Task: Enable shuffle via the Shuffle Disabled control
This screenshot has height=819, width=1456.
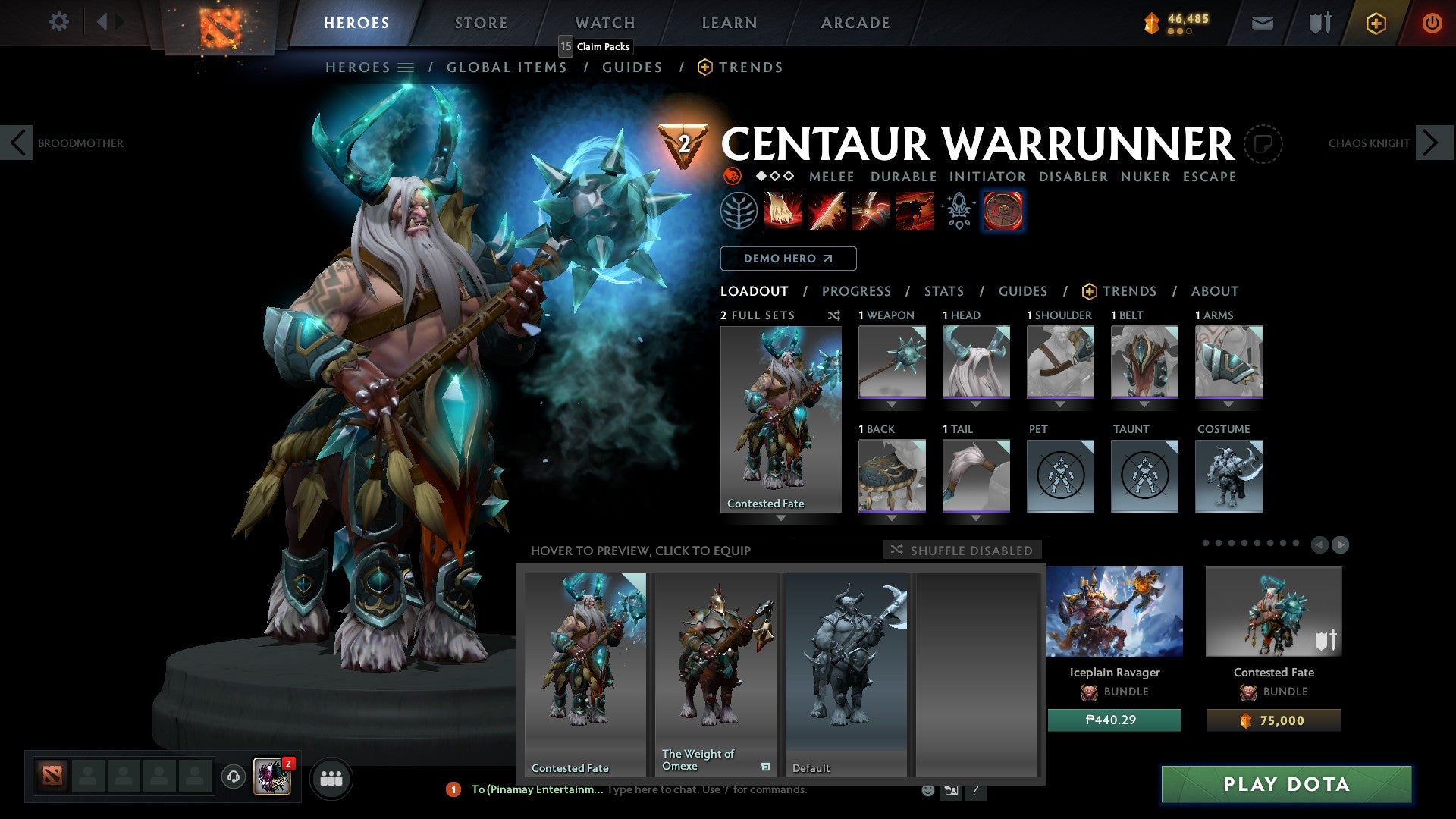Action: (962, 551)
